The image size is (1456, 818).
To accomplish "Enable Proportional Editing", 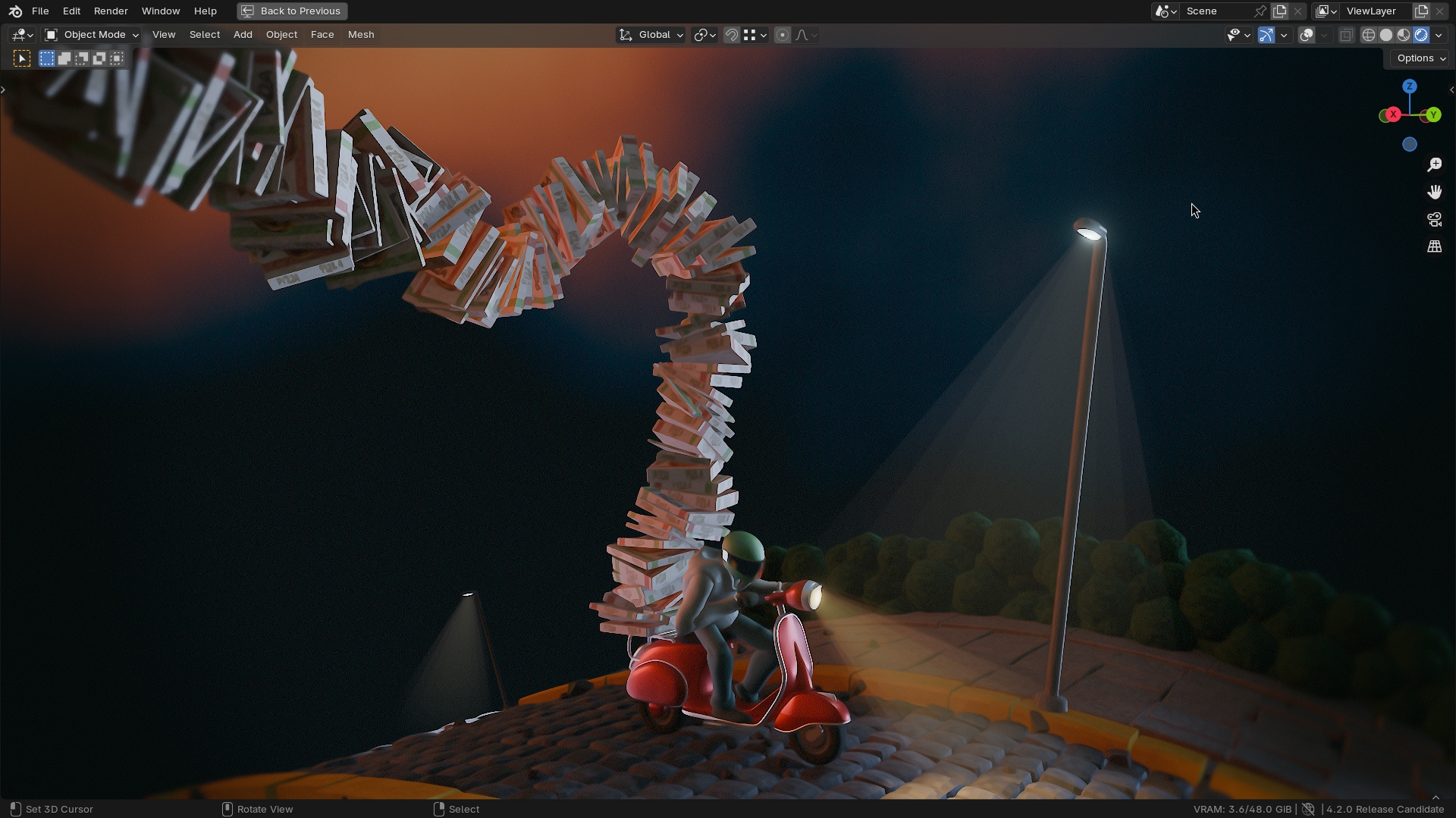I will click(x=783, y=35).
